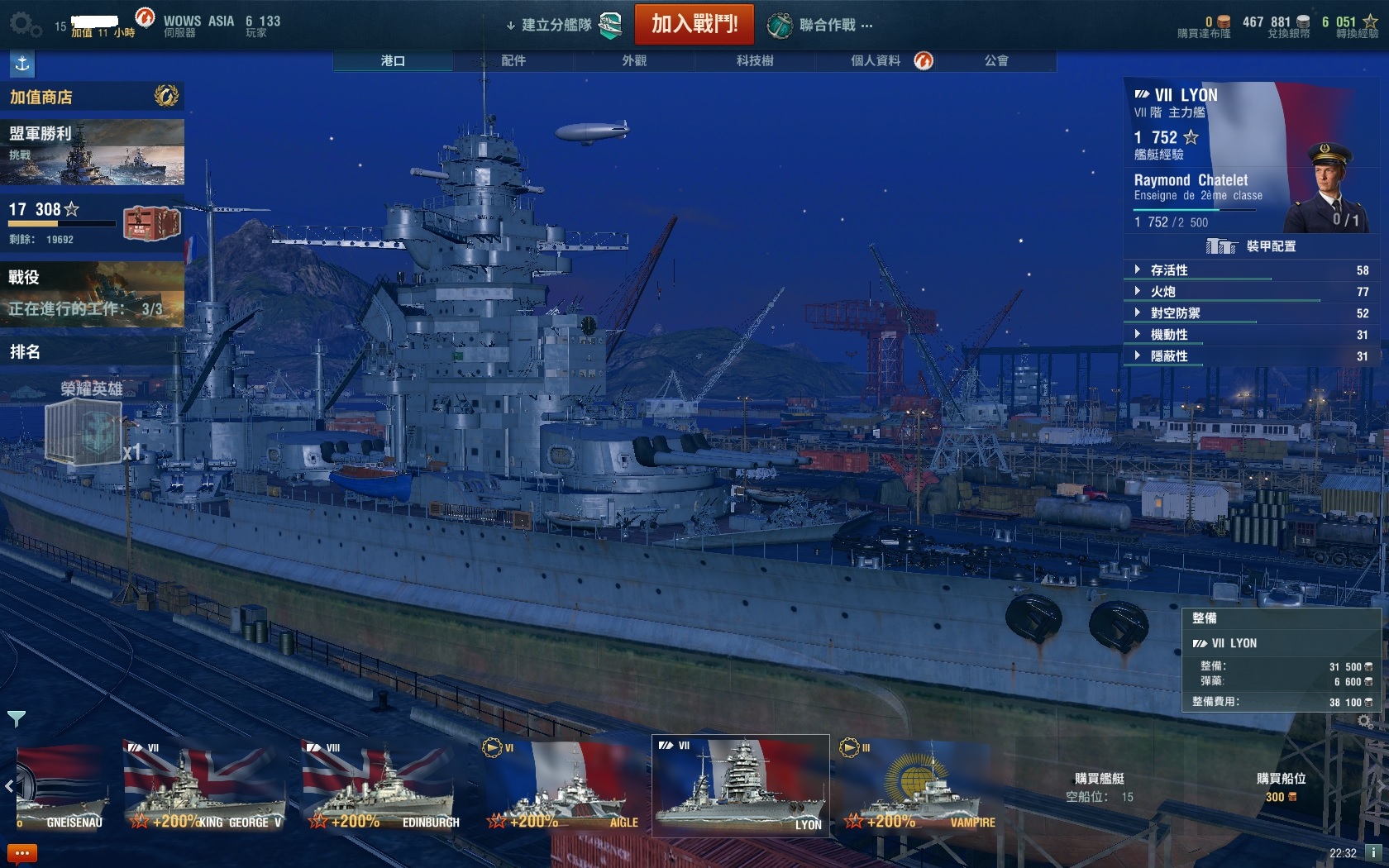The width and height of the screenshot is (1389, 868).
Task: Expand the 火炮 artillery stats
Action: (1162, 292)
